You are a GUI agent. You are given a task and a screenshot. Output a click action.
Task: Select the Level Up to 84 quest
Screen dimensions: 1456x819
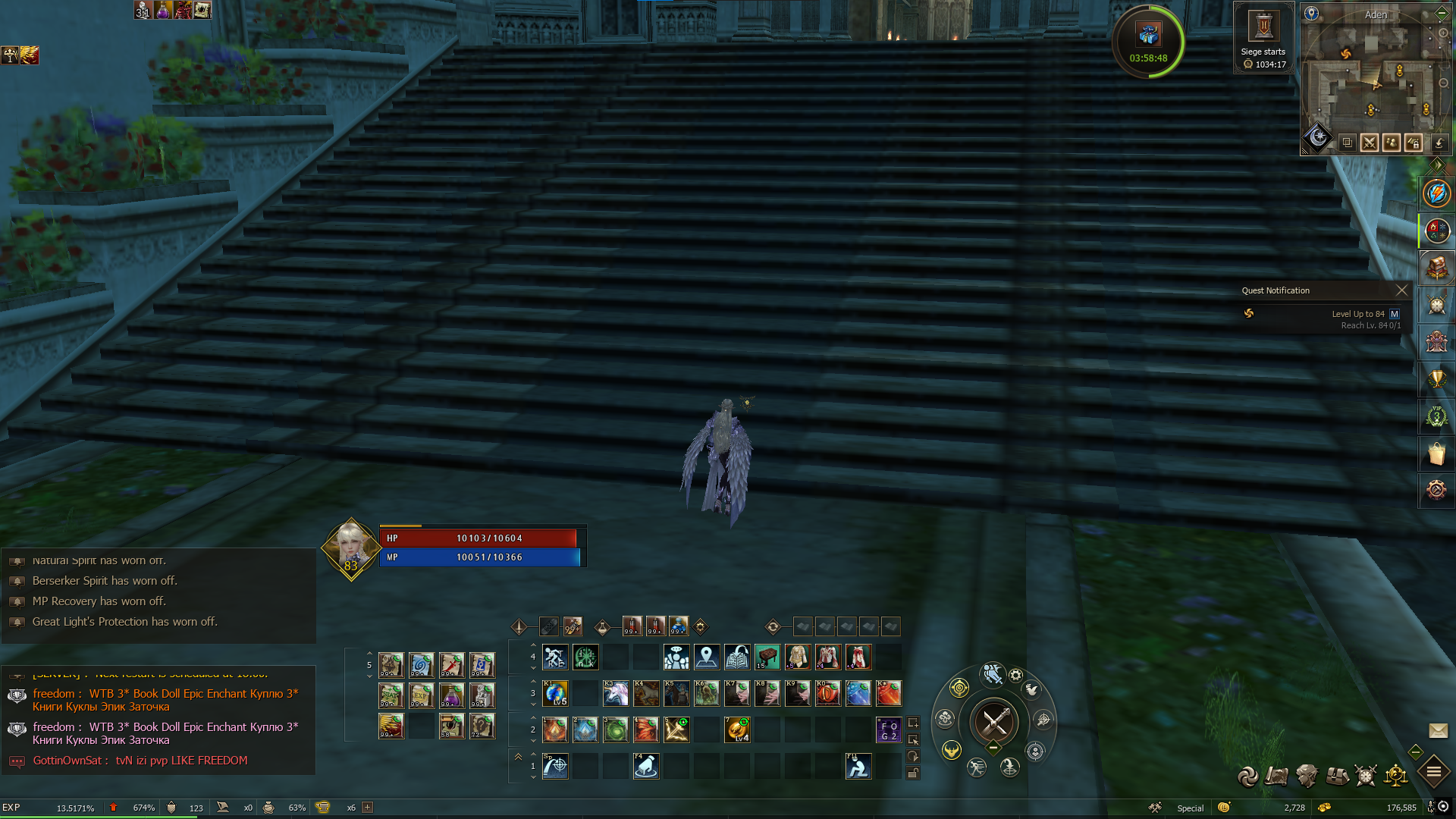pos(1357,314)
